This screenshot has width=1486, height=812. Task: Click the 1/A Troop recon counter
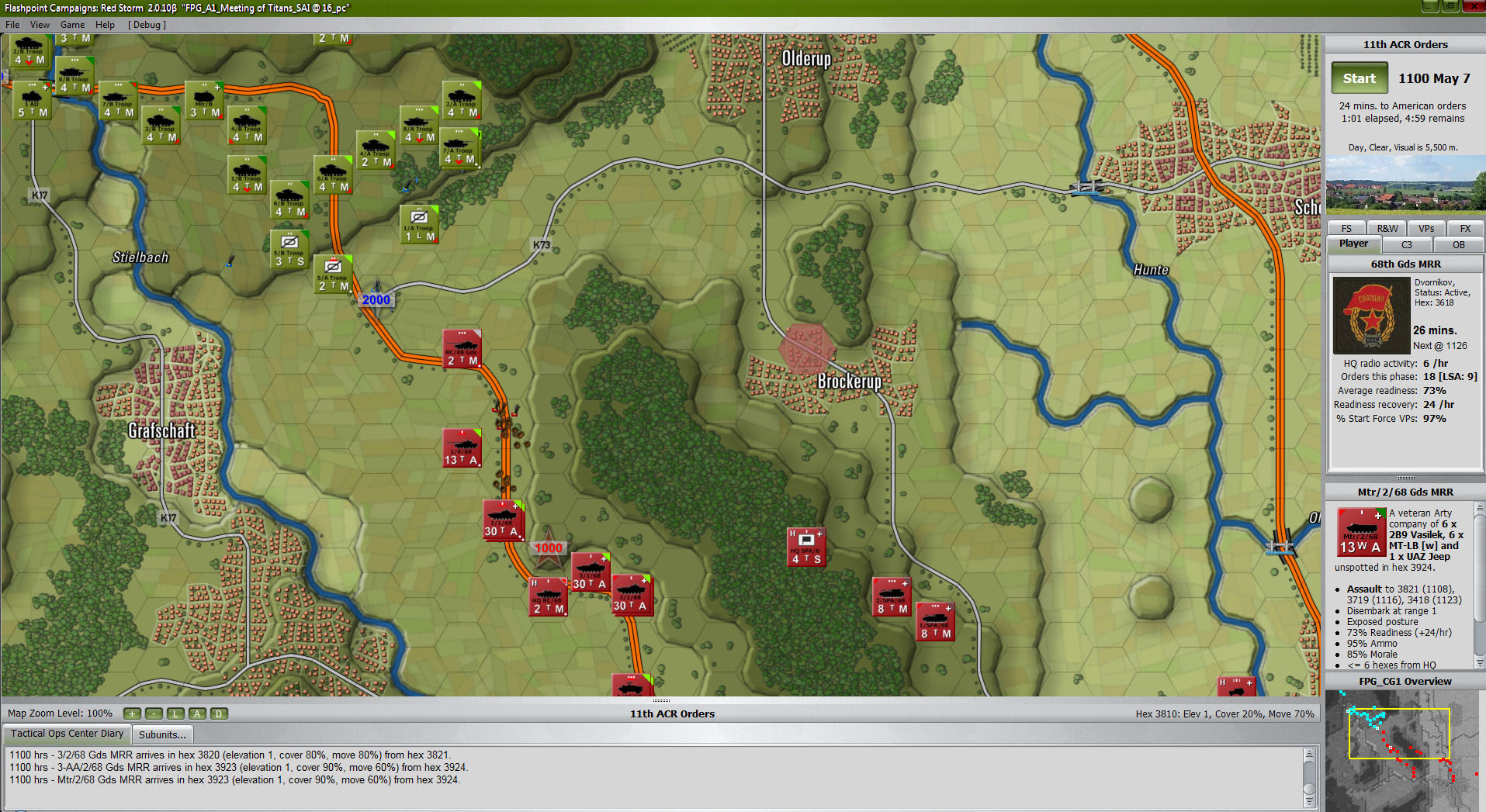(x=417, y=224)
